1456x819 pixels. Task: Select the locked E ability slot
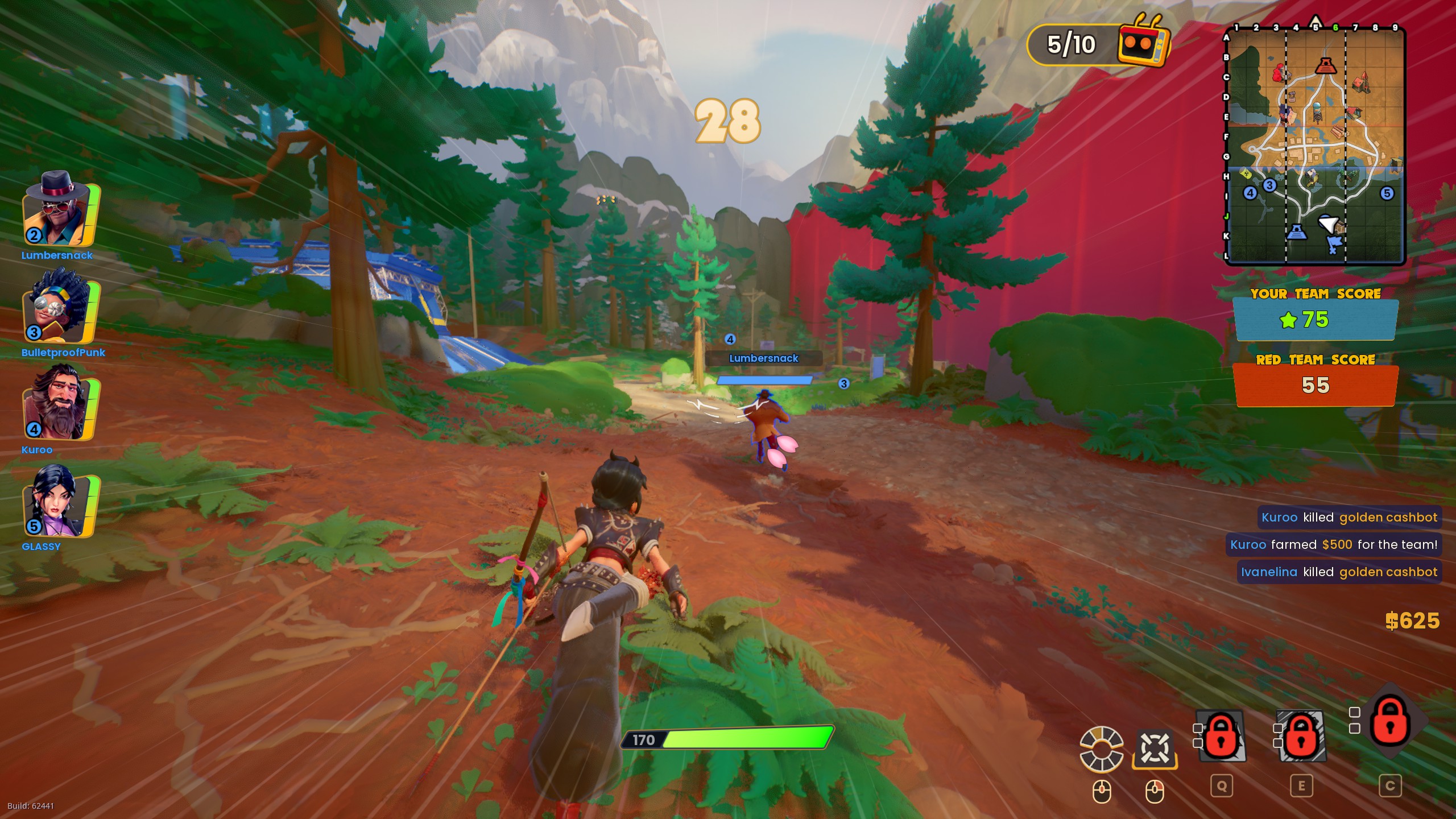[1301, 735]
